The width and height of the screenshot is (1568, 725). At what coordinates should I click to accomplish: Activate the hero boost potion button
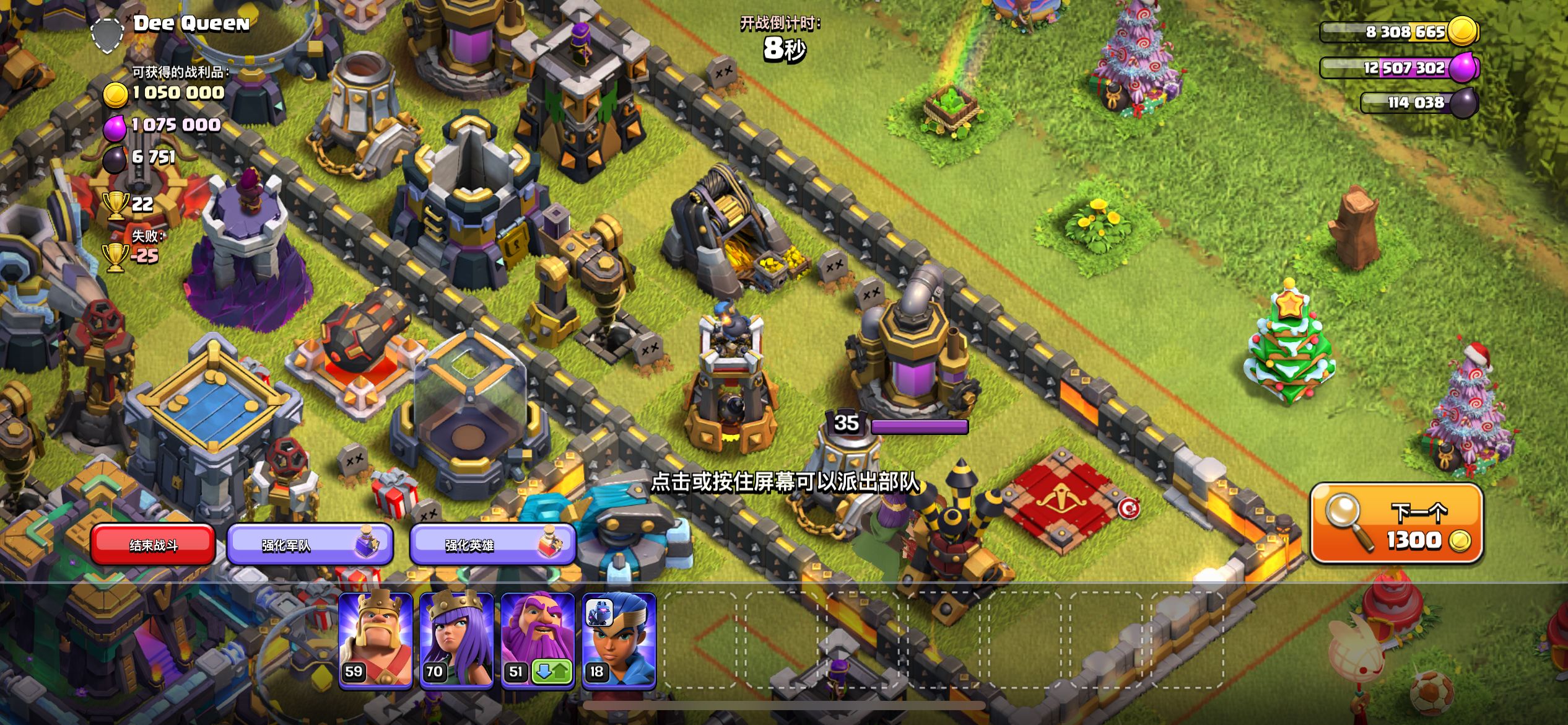click(x=493, y=545)
